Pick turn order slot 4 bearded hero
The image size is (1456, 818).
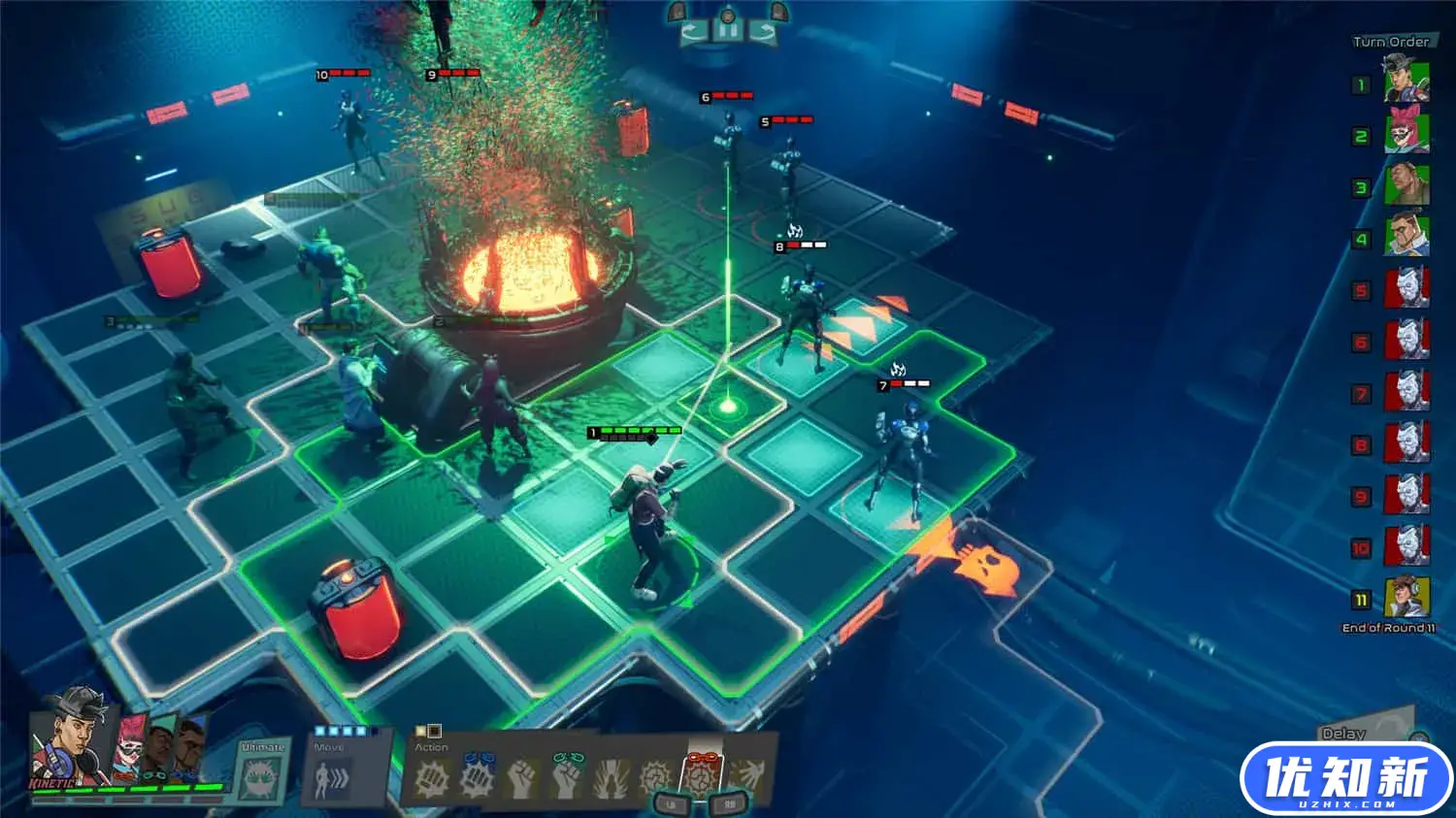(1406, 237)
